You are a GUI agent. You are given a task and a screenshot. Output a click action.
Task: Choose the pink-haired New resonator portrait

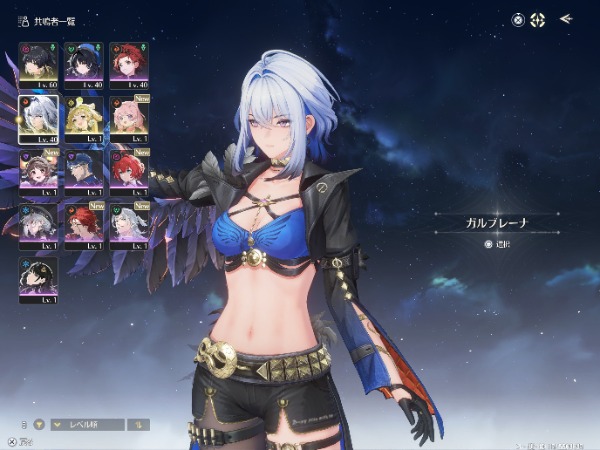(x=129, y=118)
